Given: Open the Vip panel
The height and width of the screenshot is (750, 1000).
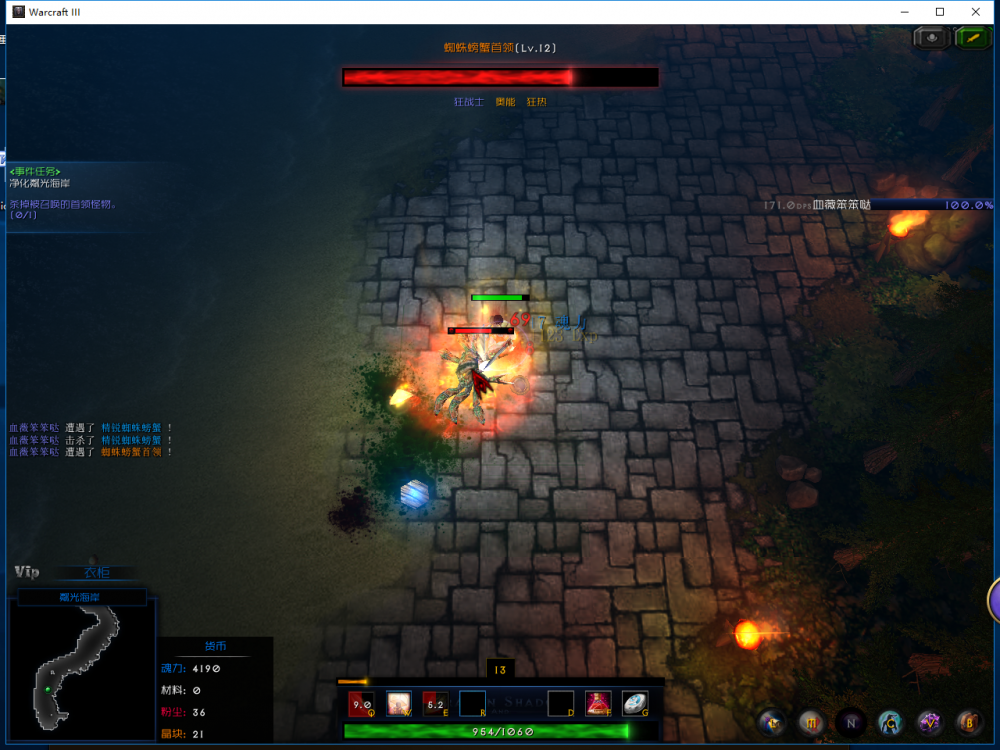Looking at the screenshot, I should (27, 572).
